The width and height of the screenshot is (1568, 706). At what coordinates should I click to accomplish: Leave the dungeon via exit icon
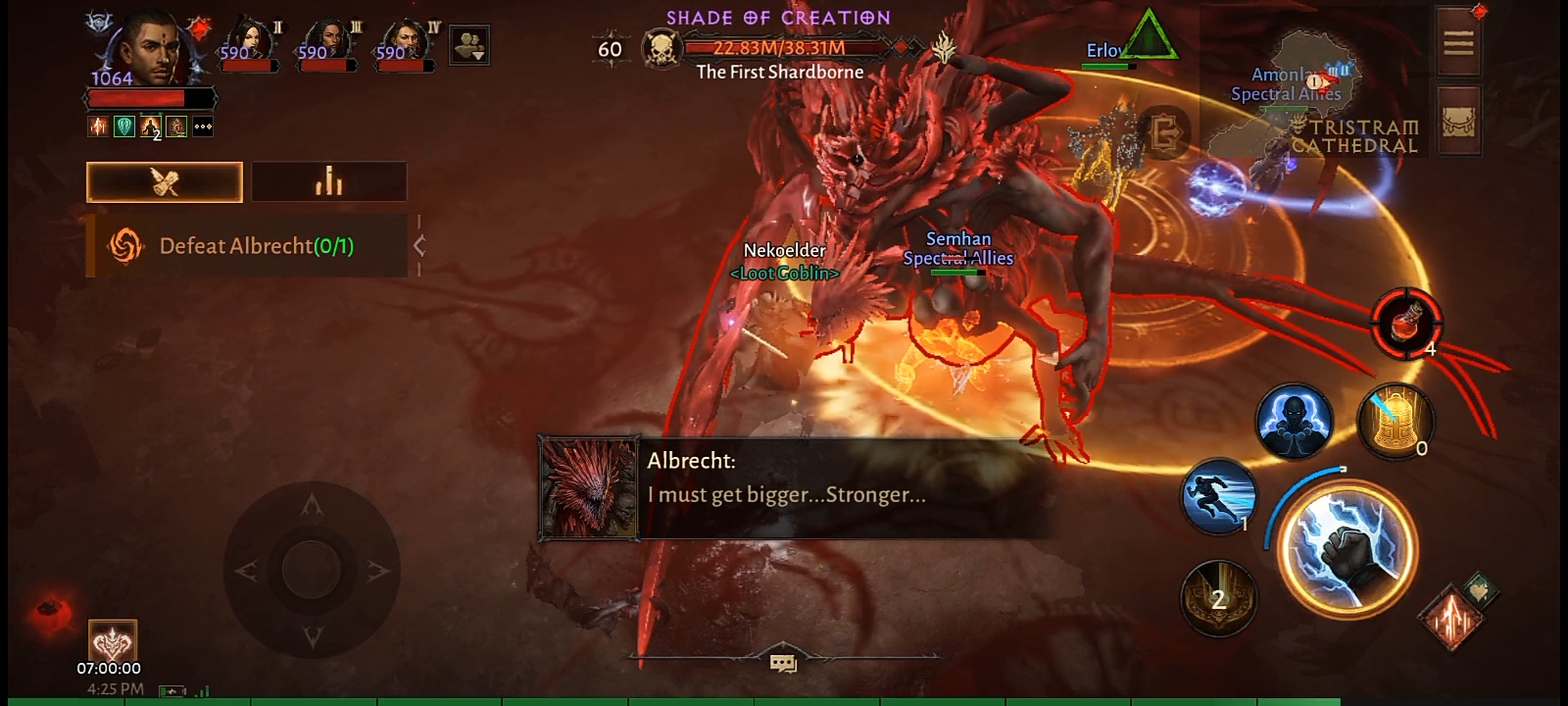pyautogui.click(x=1164, y=132)
